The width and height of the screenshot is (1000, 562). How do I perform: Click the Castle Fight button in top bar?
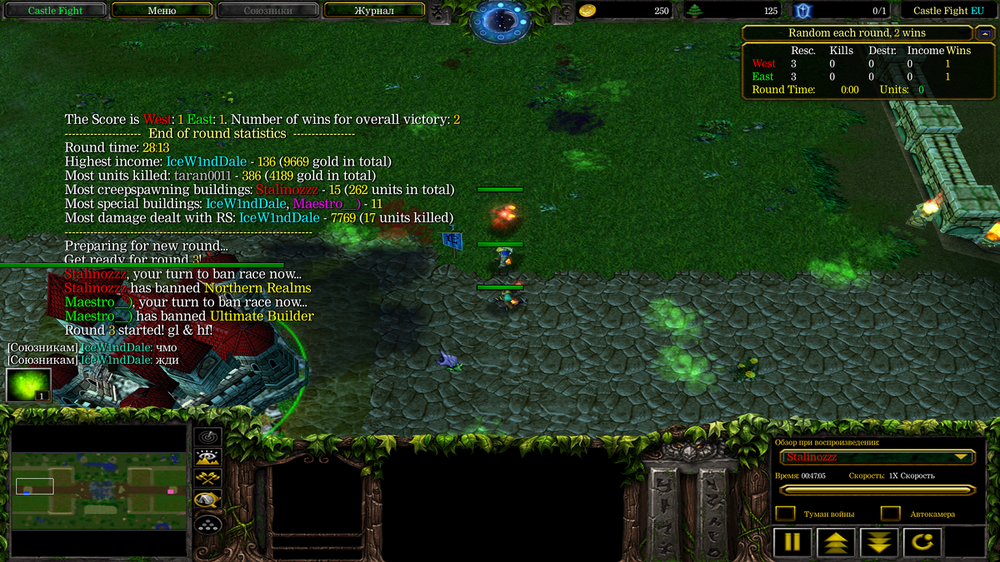pyautogui.click(x=55, y=11)
